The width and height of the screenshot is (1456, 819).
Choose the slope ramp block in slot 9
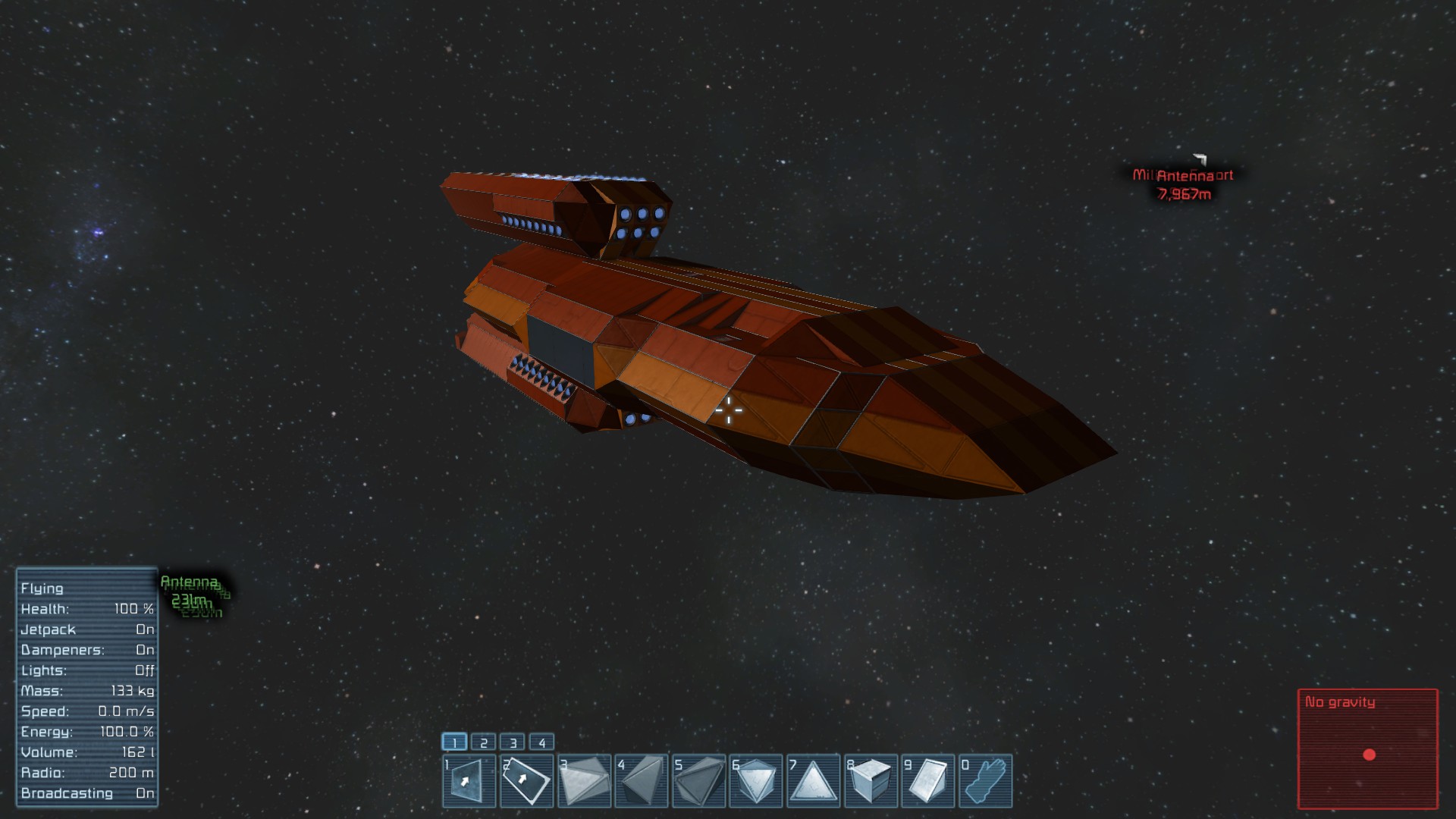click(928, 780)
